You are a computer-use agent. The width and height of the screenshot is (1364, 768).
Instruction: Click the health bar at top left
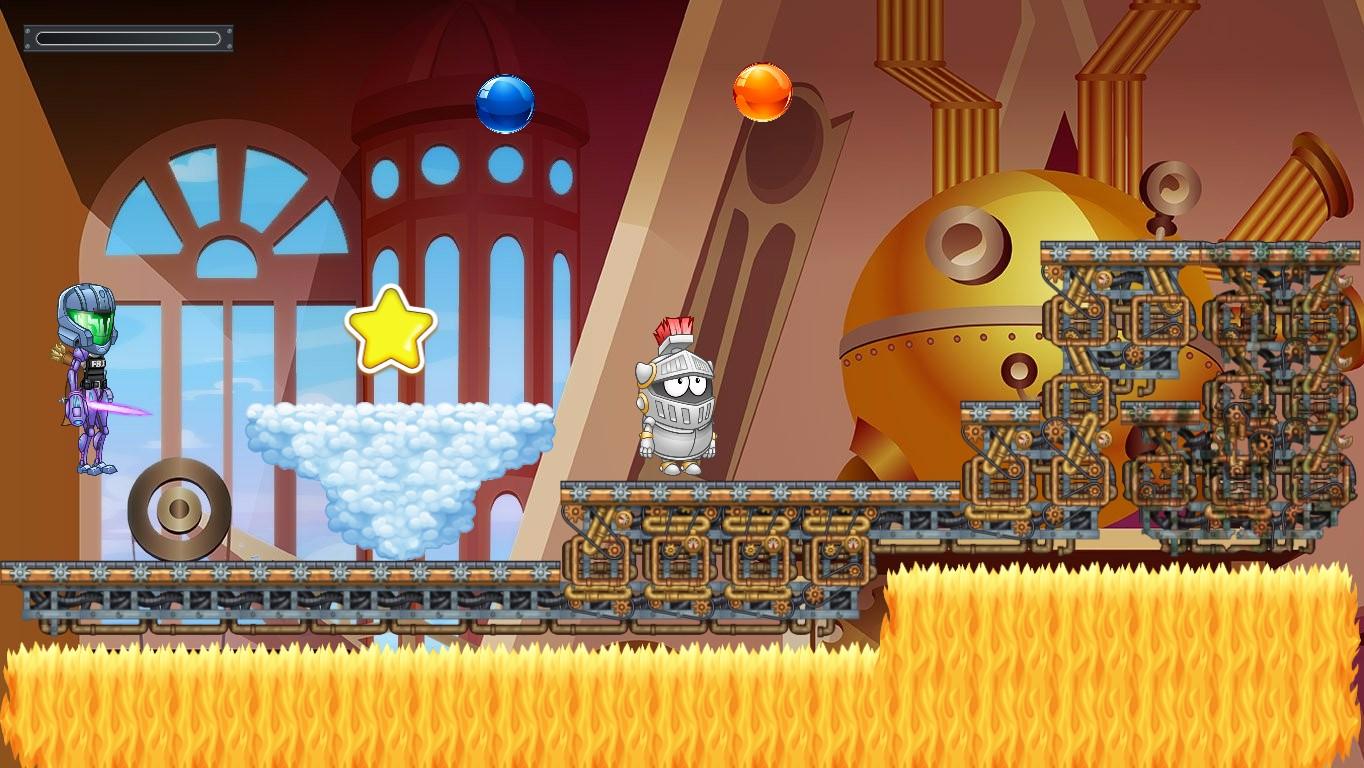(127, 38)
